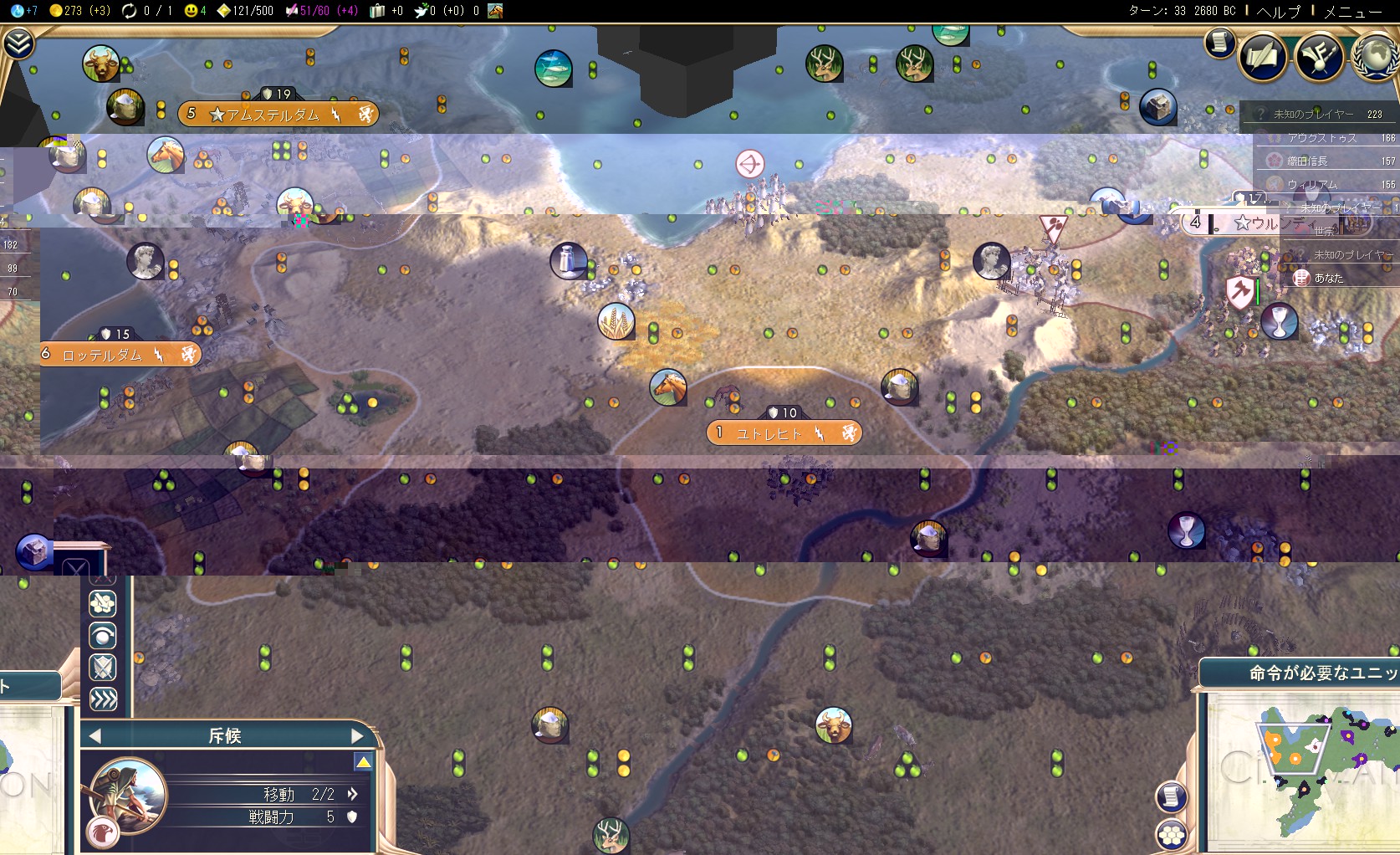Select the ユトレヒト city banner
Viewport: 1400px width, 855px height.
783,433
